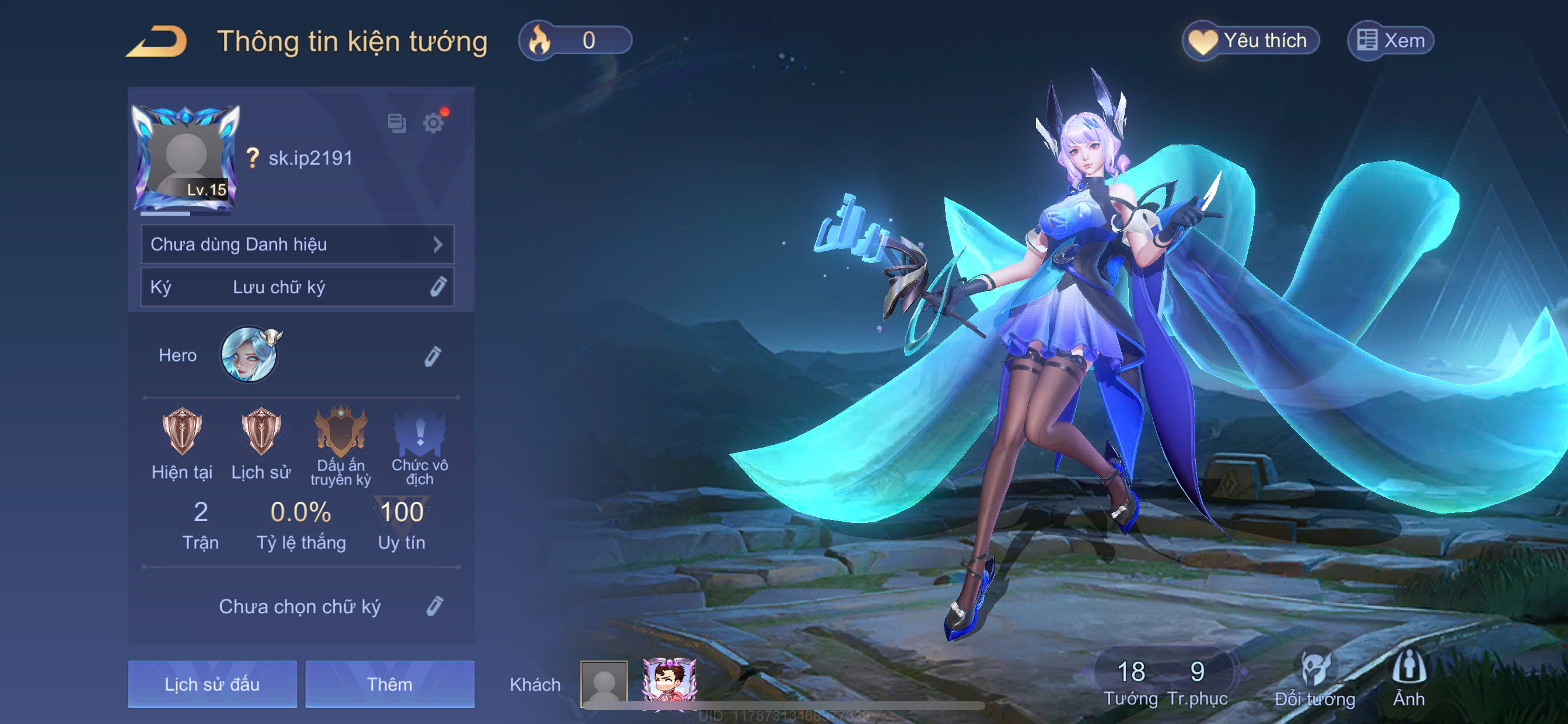Tap the Yêu thích heart button
Viewport: 1568px width, 724px height.
click(x=1250, y=41)
